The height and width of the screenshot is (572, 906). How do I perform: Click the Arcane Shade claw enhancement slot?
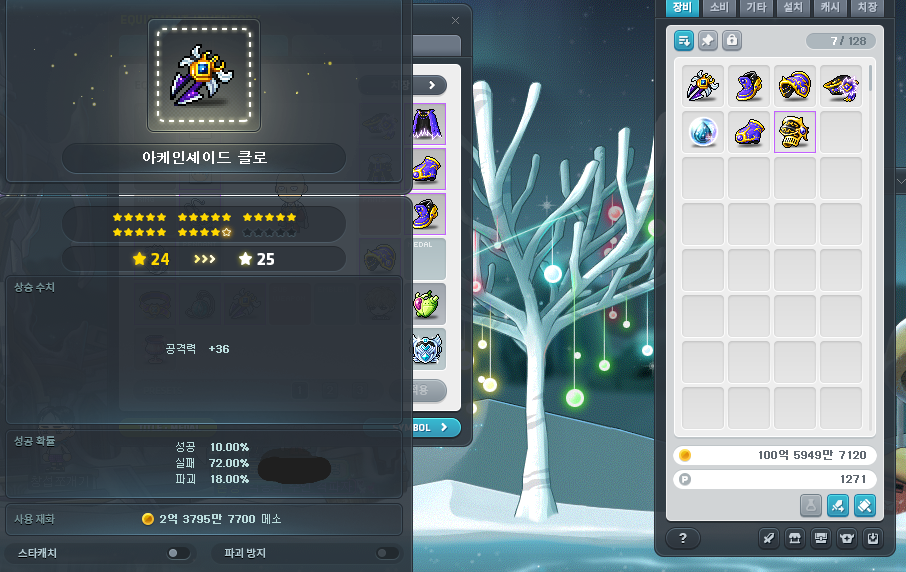click(x=204, y=76)
